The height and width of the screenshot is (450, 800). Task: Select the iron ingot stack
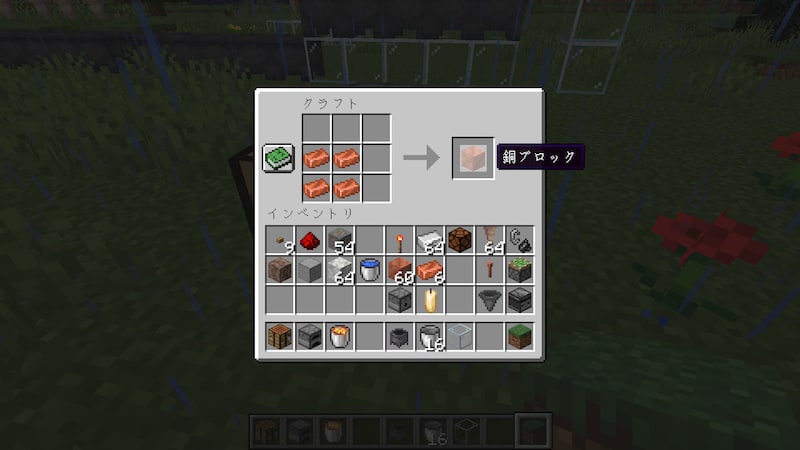coord(430,240)
